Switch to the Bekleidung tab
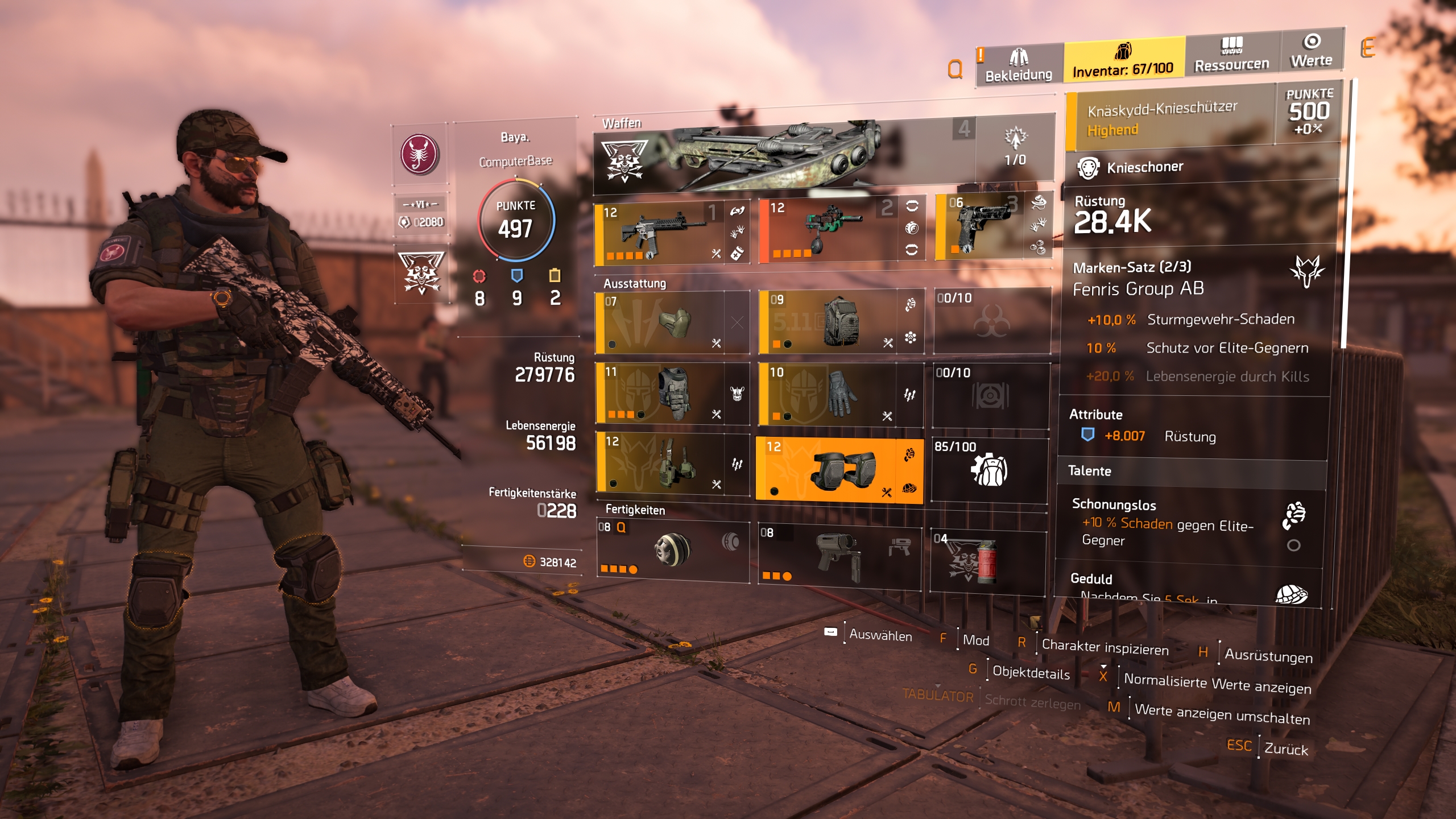This screenshot has width=1456, height=819. point(1018,65)
